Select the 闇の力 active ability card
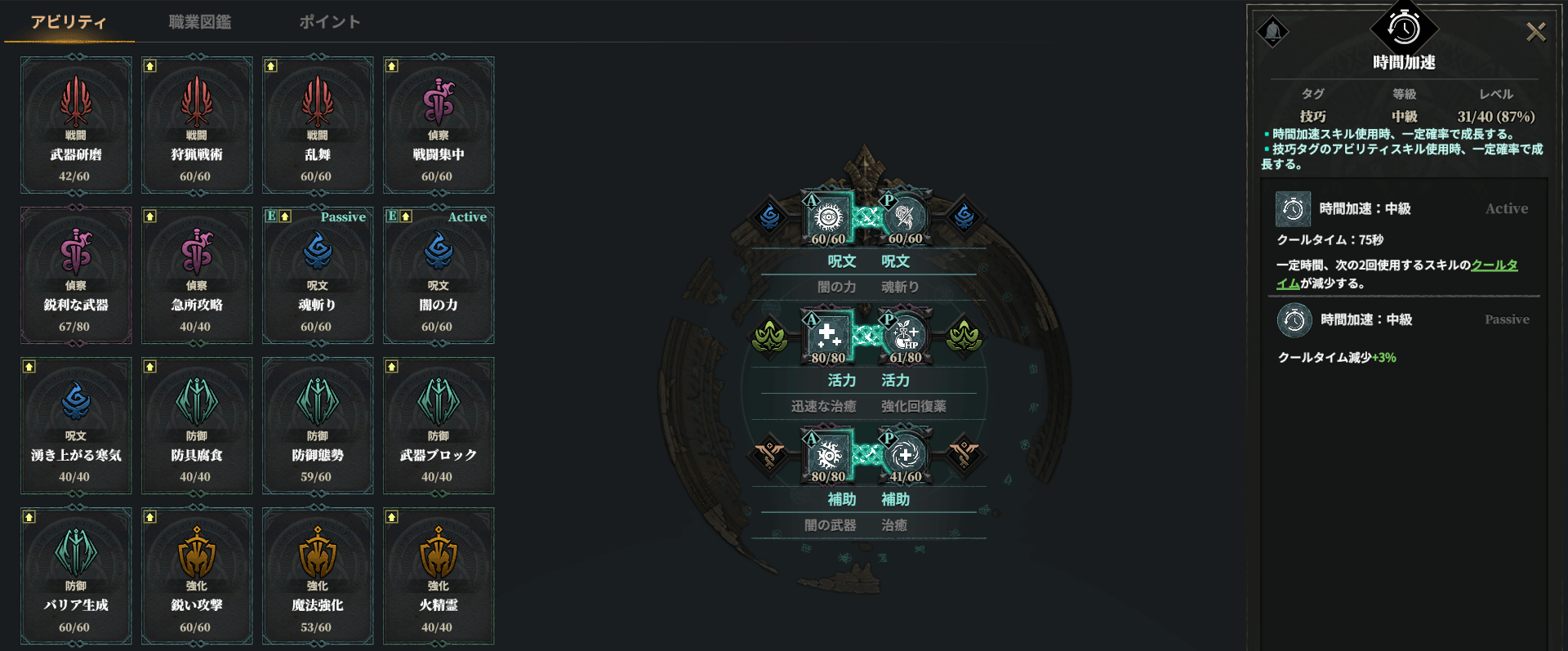Viewport: 1568px width, 651px height. (x=439, y=275)
